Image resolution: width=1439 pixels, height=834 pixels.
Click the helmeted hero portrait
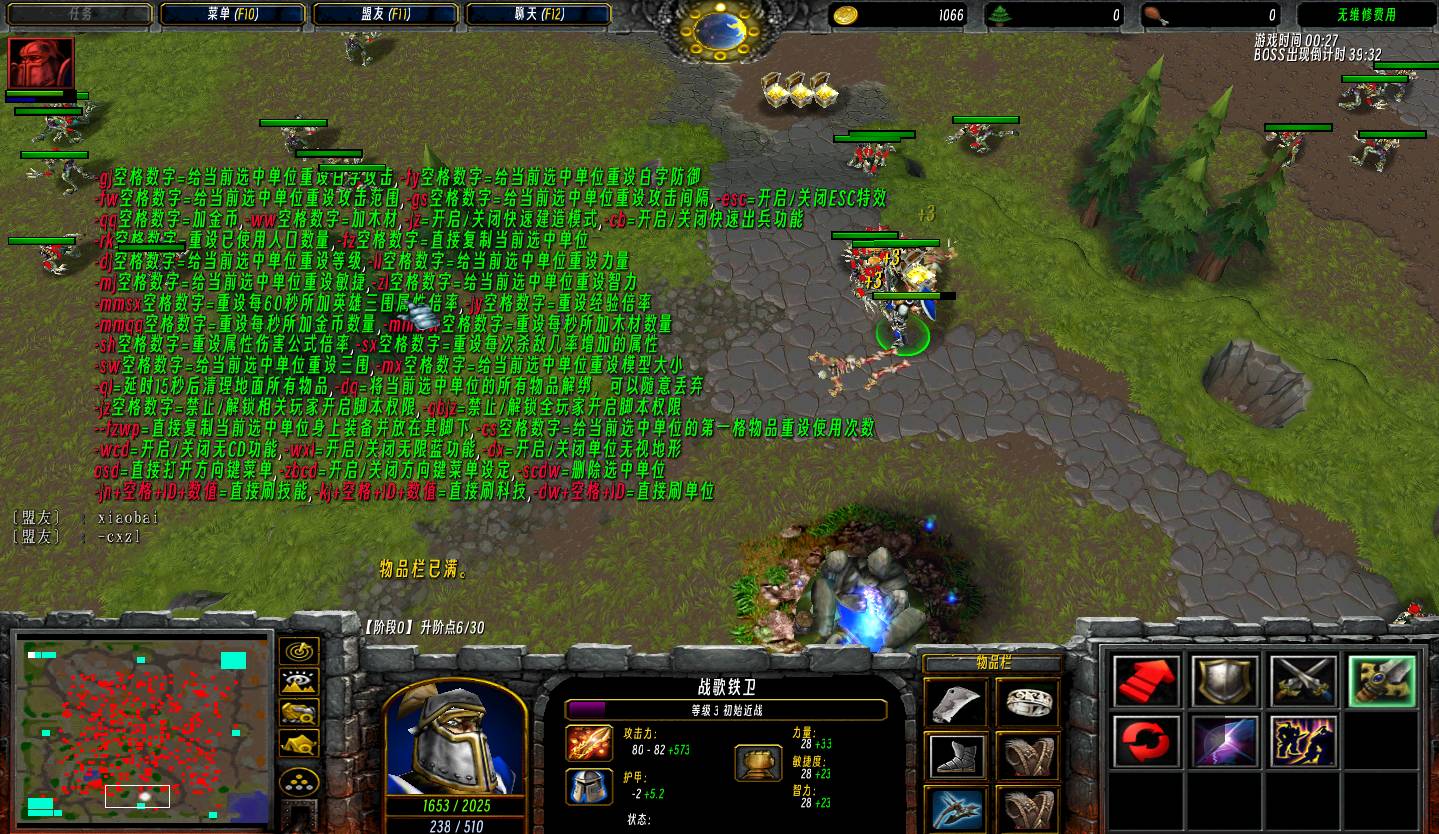click(454, 740)
